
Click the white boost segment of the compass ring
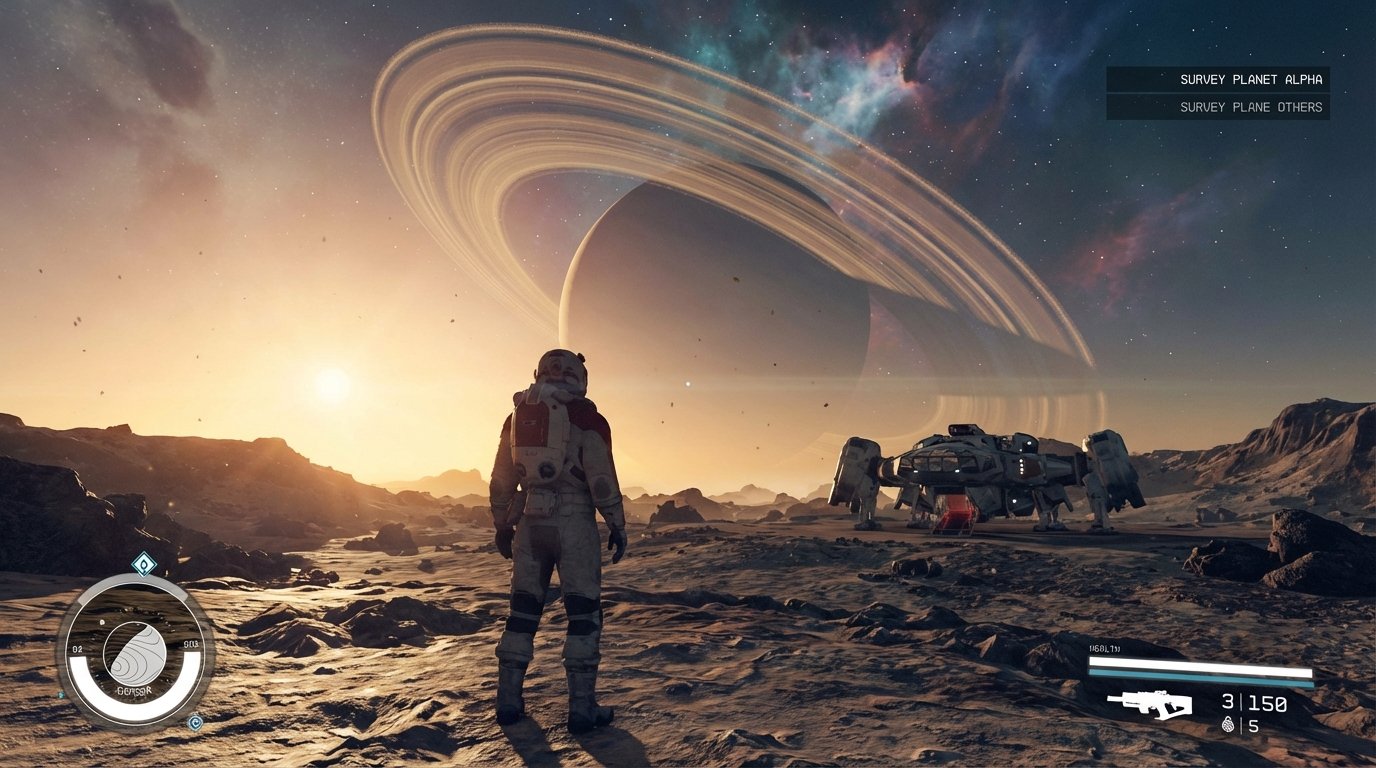point(136,708)
